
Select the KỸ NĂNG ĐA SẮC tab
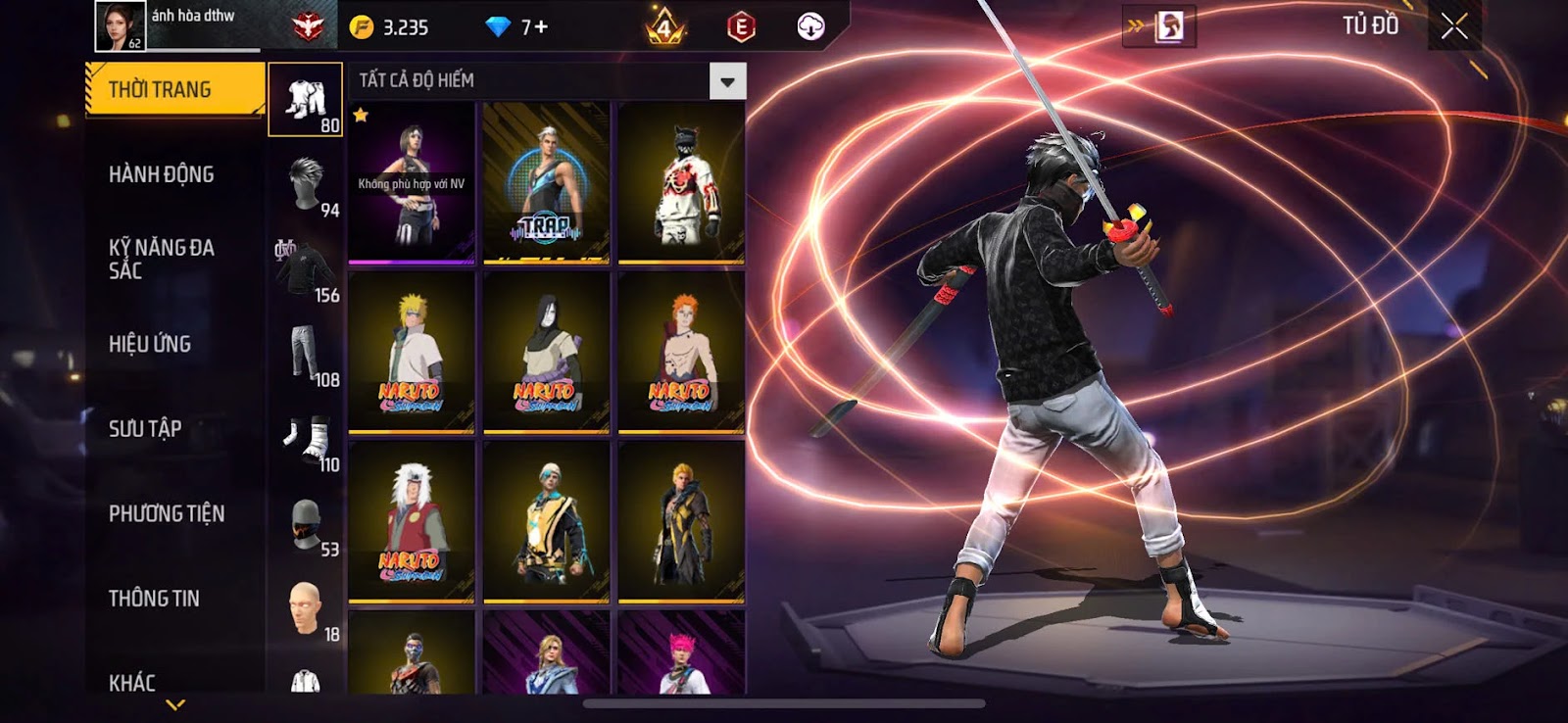tap(162, 259)
